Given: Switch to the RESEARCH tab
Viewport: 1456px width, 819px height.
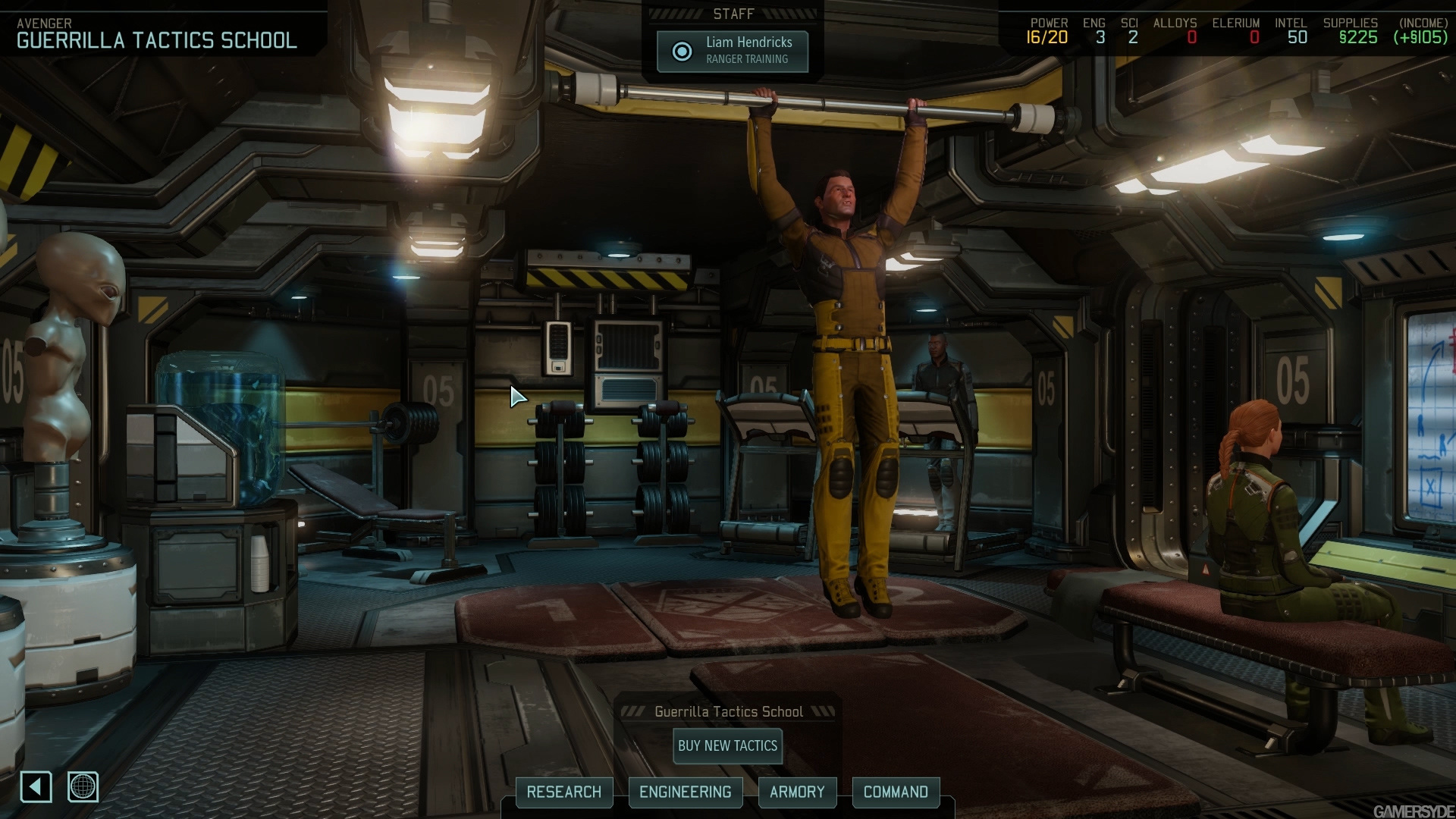Looking at the screenshot, I should pos(564,792).
